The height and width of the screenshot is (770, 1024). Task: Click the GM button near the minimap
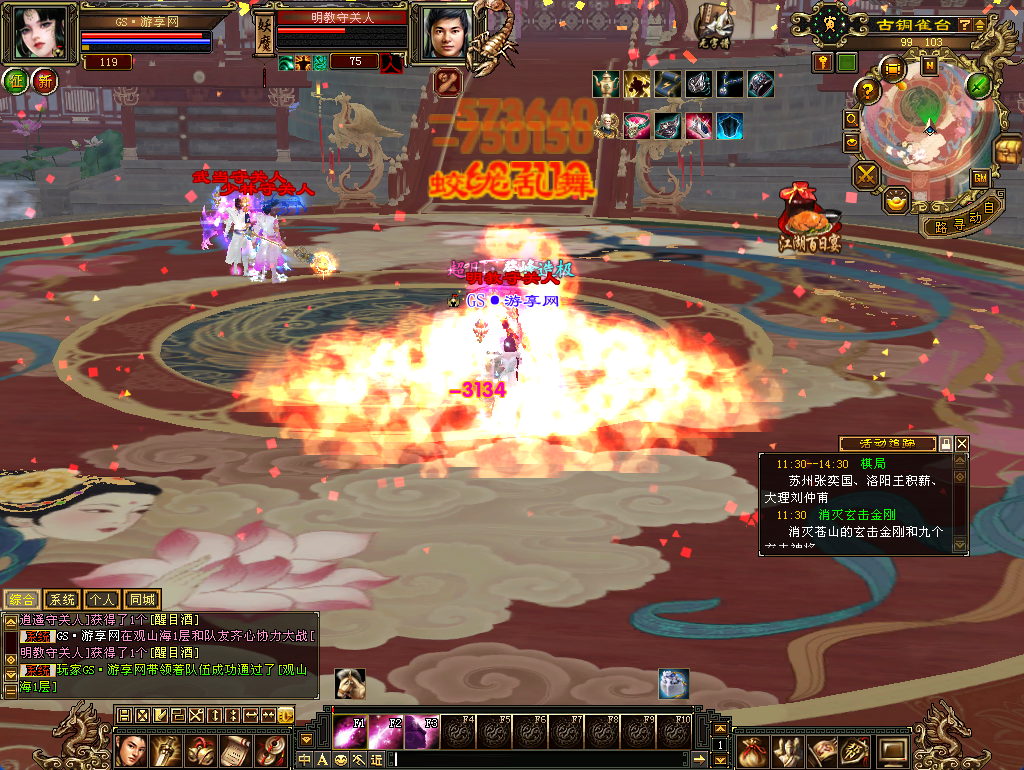click(980, 177)
